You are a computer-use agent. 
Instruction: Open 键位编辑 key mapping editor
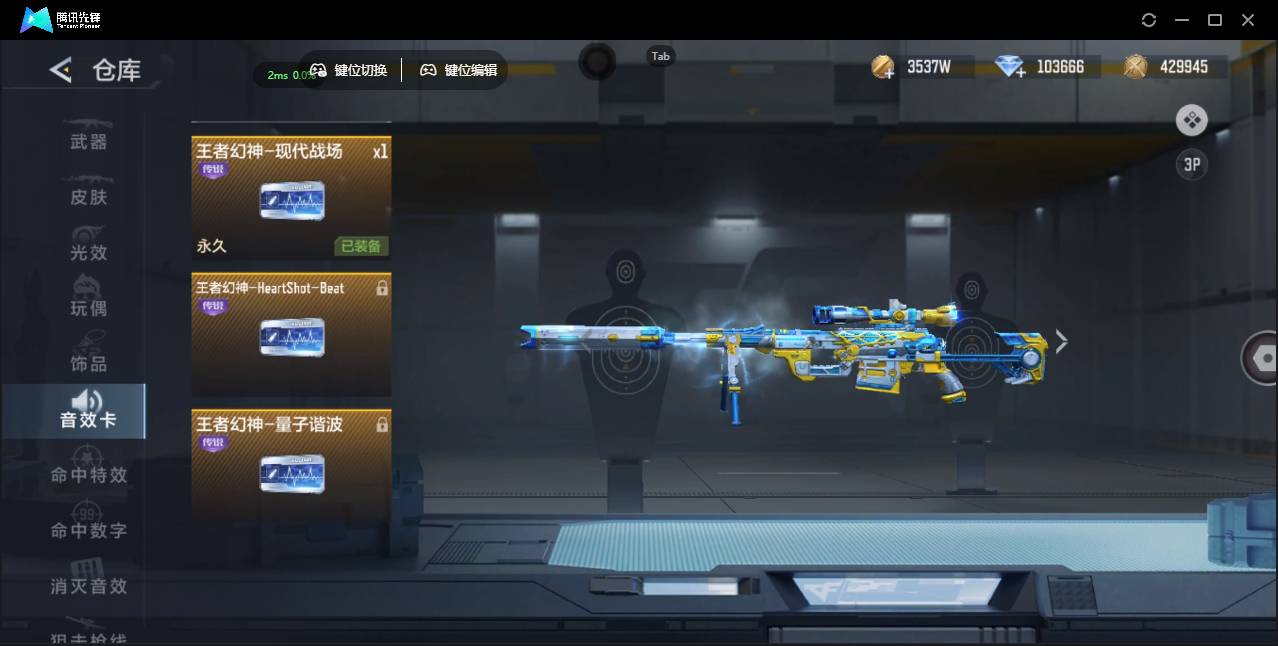(x=459, y=70)
